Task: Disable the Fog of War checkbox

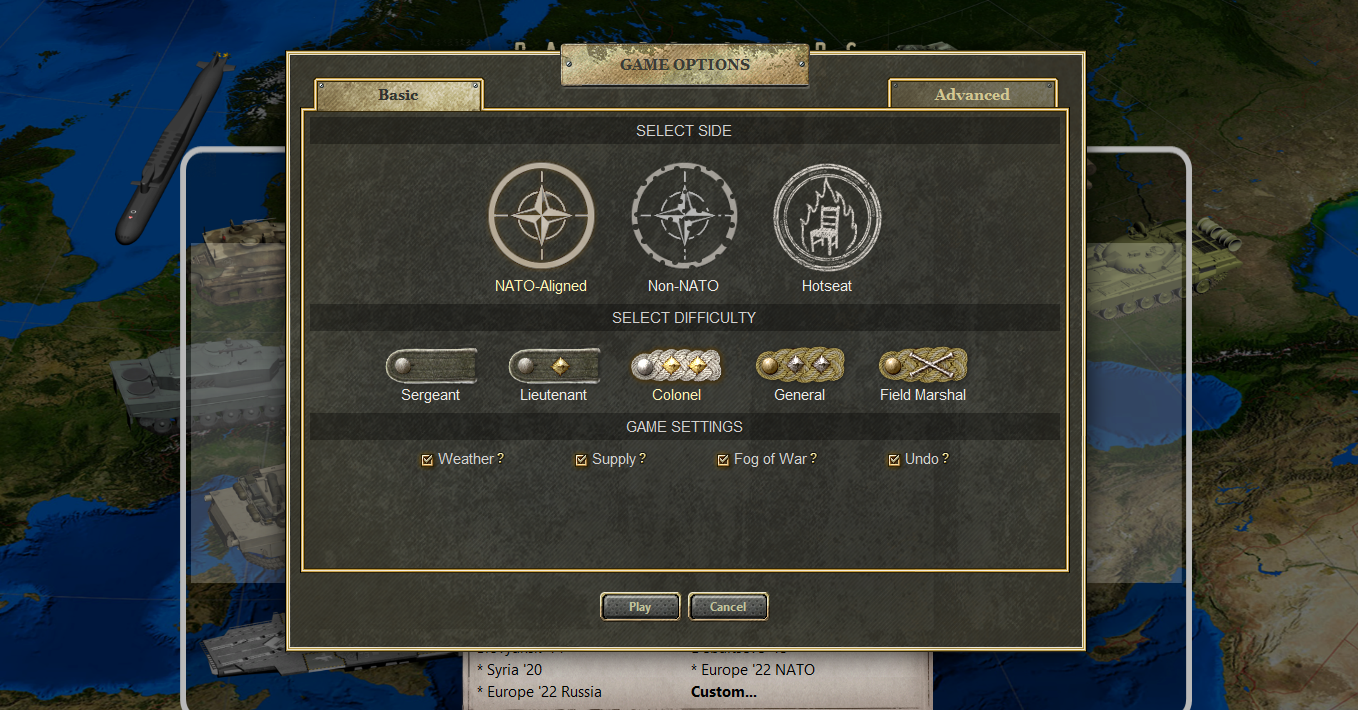Action: pos(723,460)
